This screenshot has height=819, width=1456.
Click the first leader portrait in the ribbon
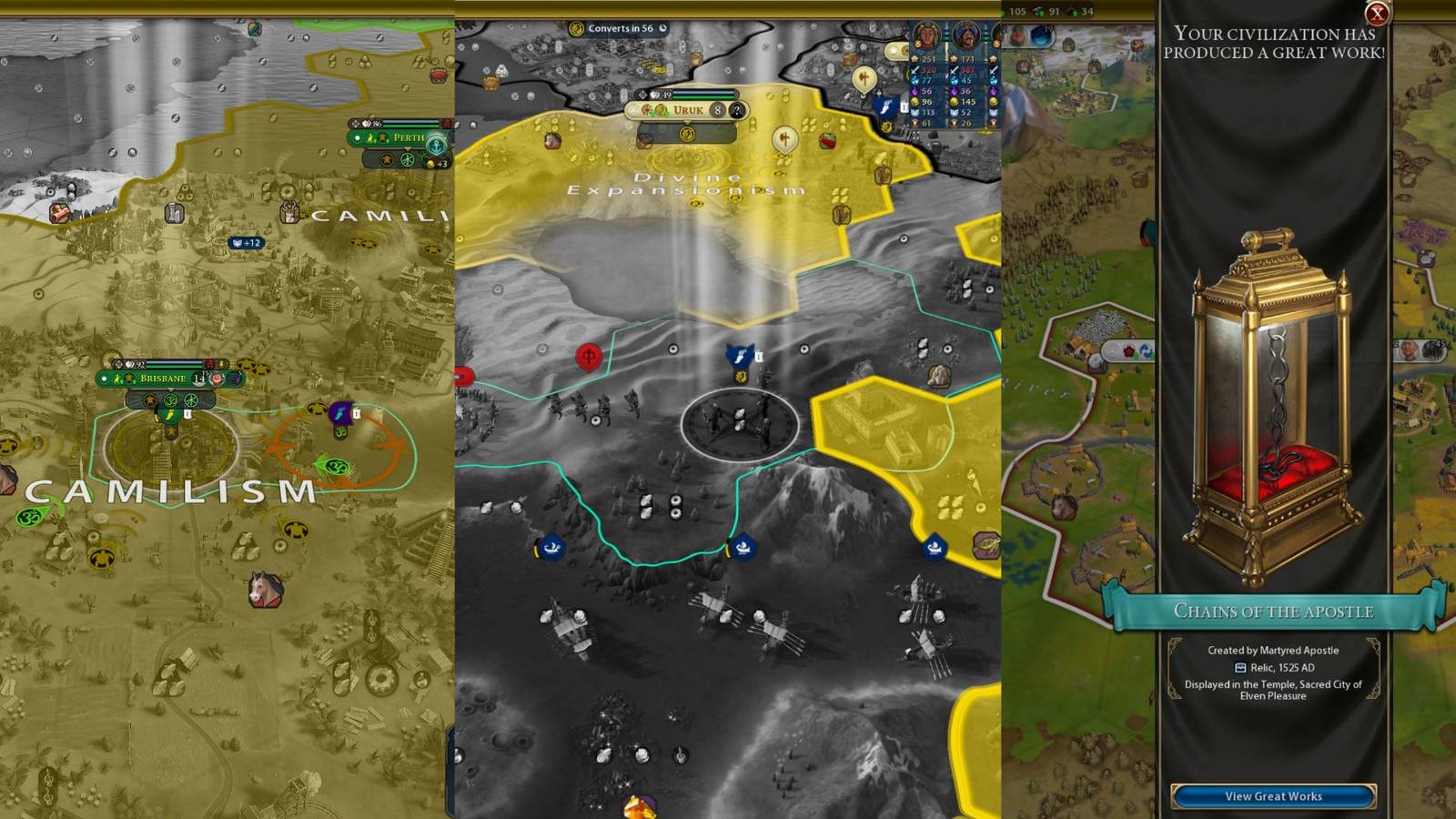[927, 34]
